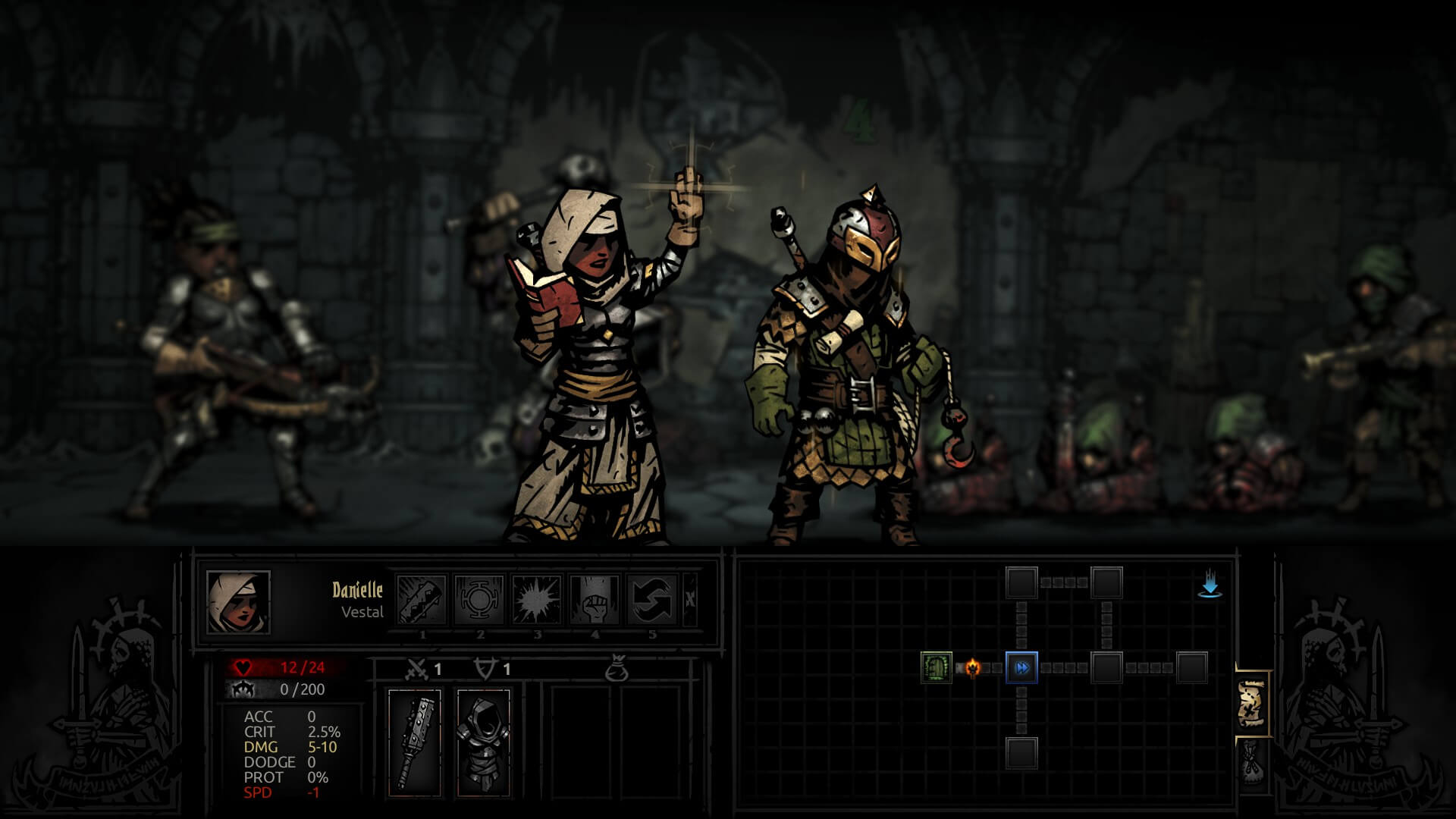Click Danielle's Vestal portrait
This screenshot has height=819, width=1456.
click(238, 602)
